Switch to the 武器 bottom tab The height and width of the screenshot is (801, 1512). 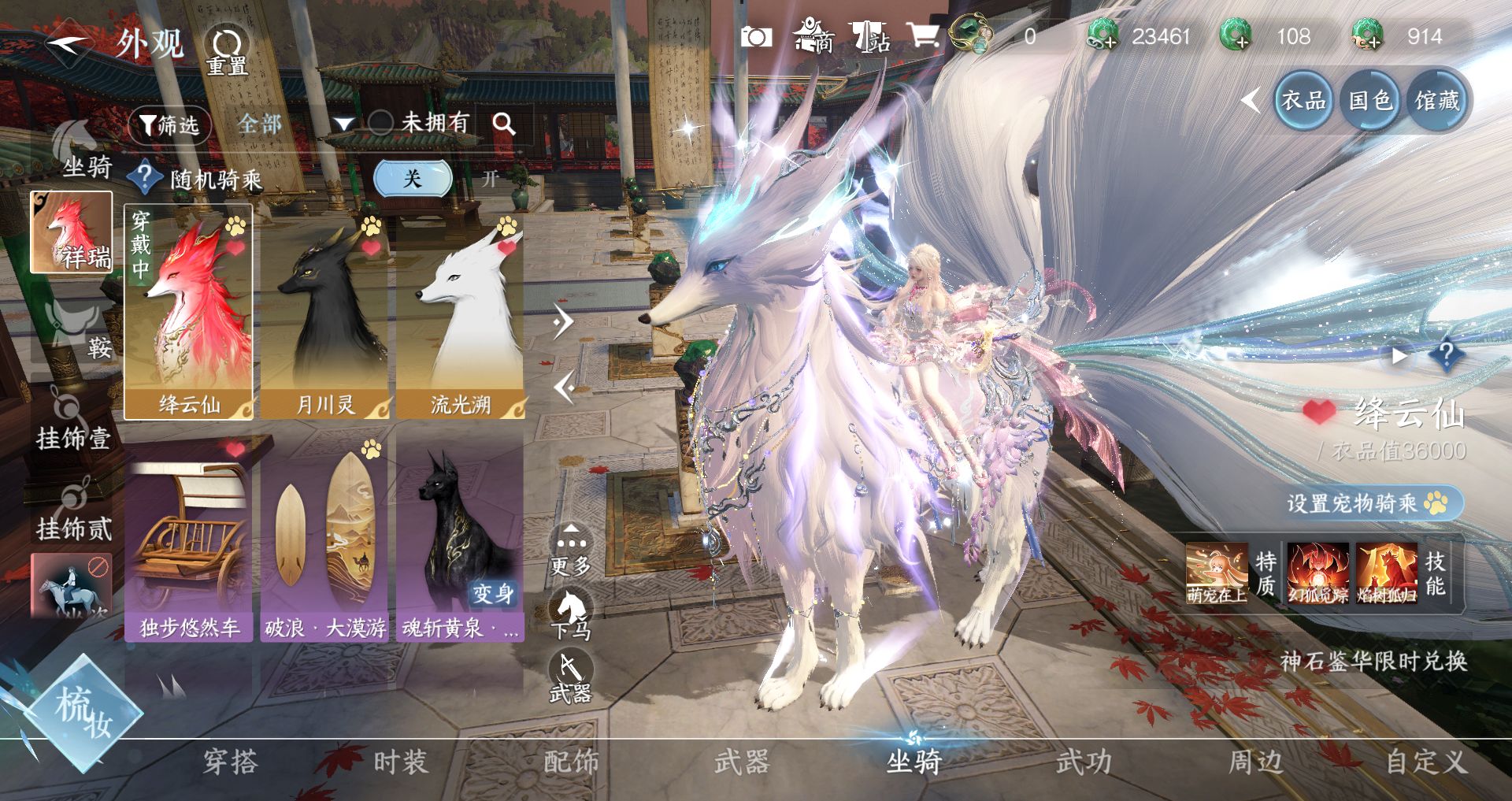point(741,762)
